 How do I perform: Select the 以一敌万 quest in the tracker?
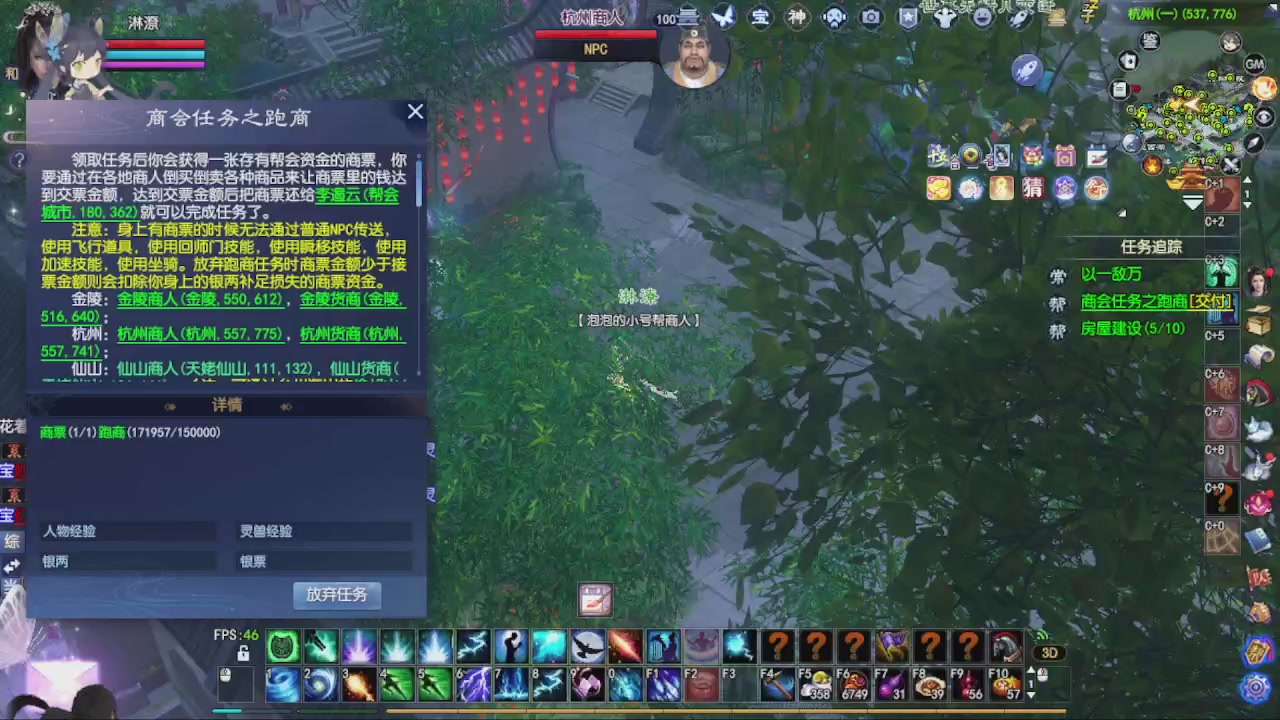pos(1112,273)
